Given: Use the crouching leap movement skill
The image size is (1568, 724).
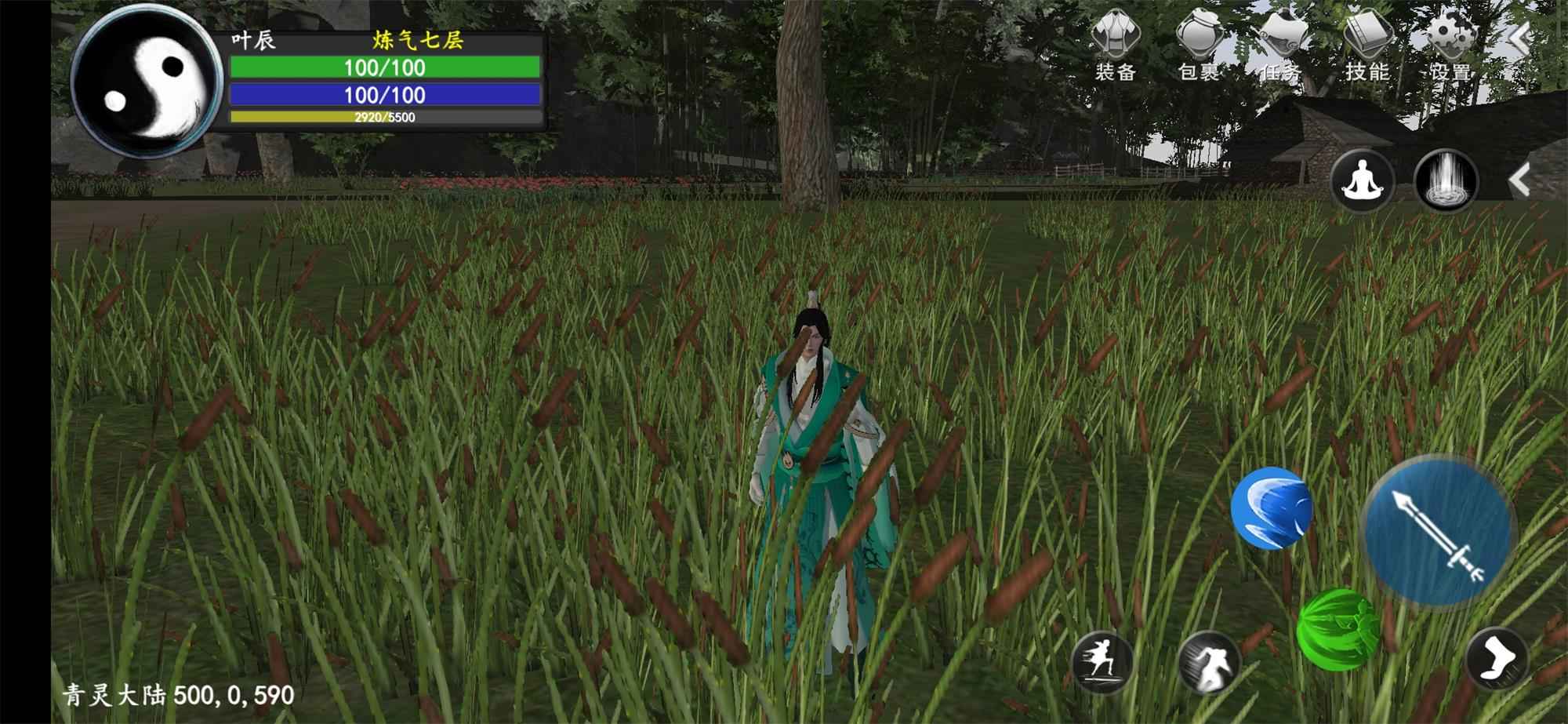Looking at the screenshot, I should point(1208,663).
